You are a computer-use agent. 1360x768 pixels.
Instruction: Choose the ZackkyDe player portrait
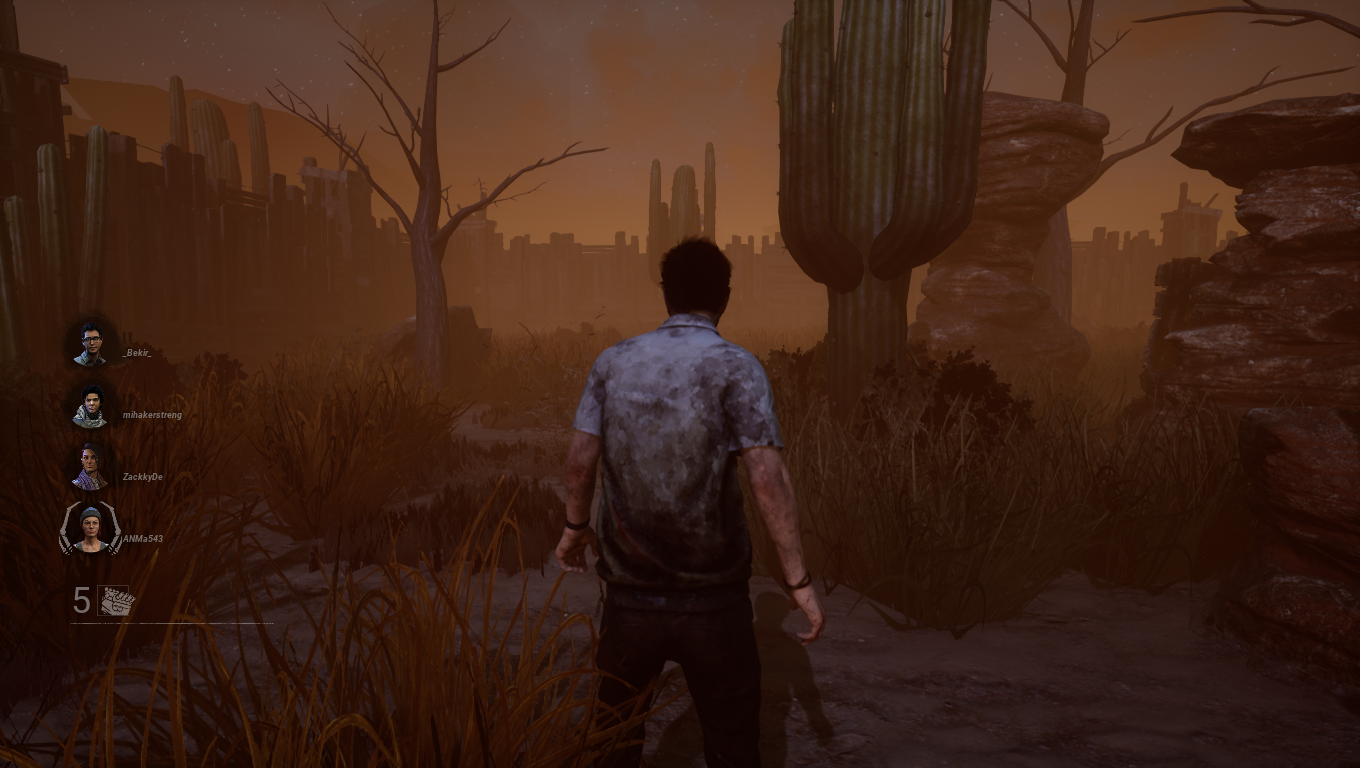click(90, 468)
